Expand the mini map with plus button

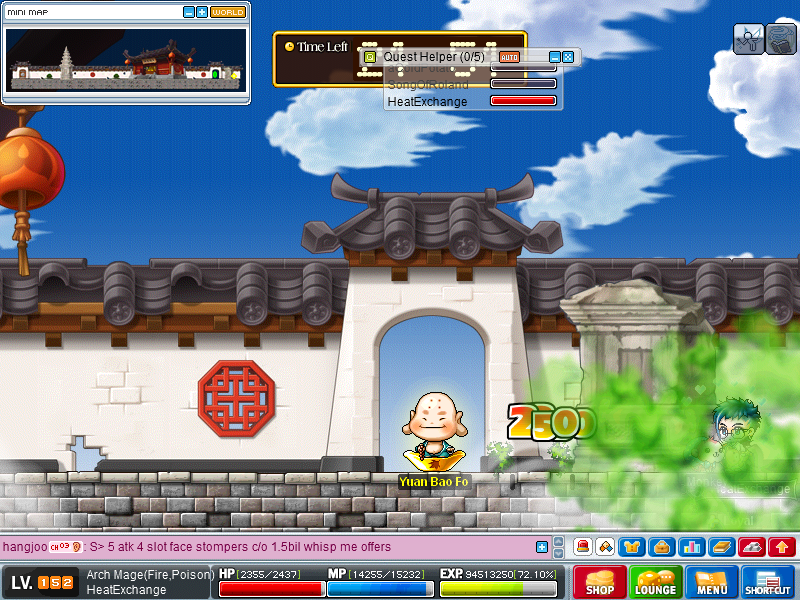[x=202, y=12]
